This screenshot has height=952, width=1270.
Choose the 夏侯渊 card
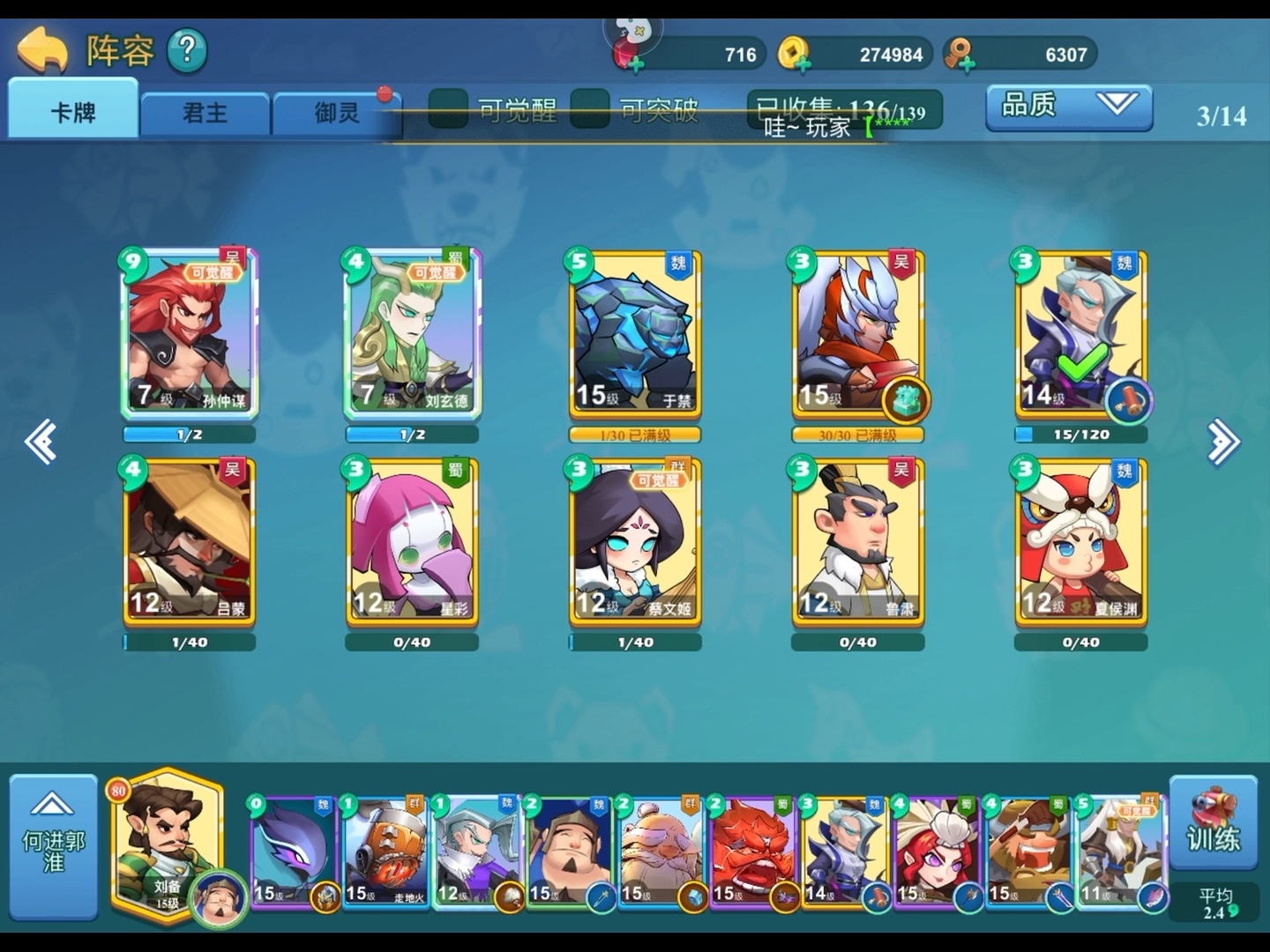(1081, 540)
